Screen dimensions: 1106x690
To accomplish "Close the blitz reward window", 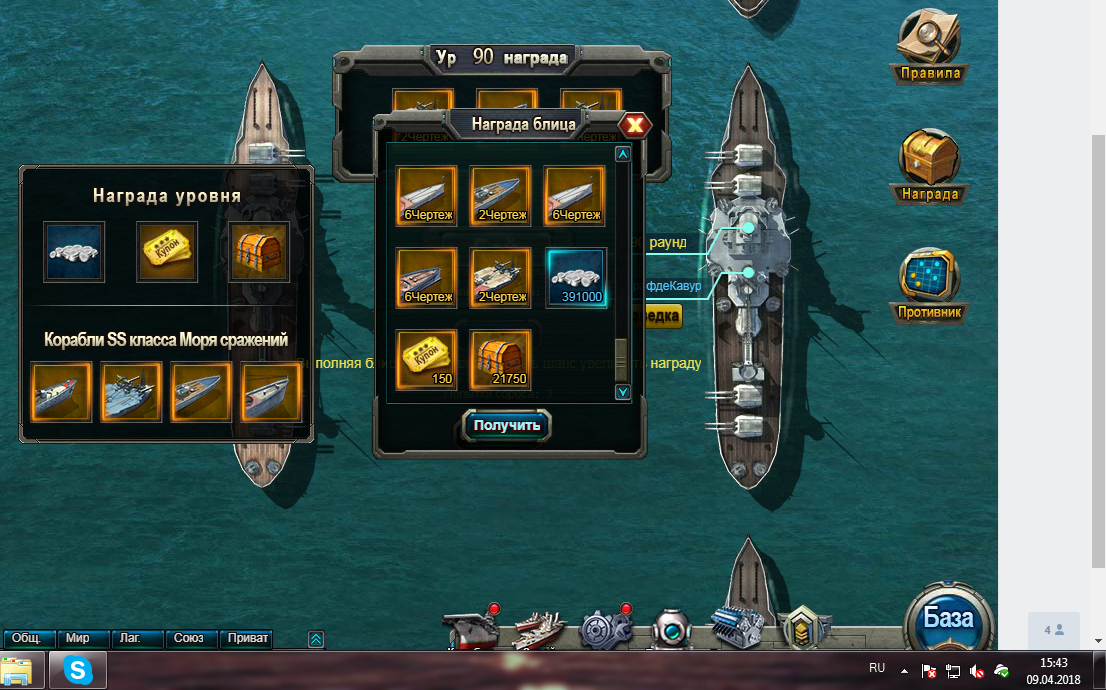I will tap(635, 125).
